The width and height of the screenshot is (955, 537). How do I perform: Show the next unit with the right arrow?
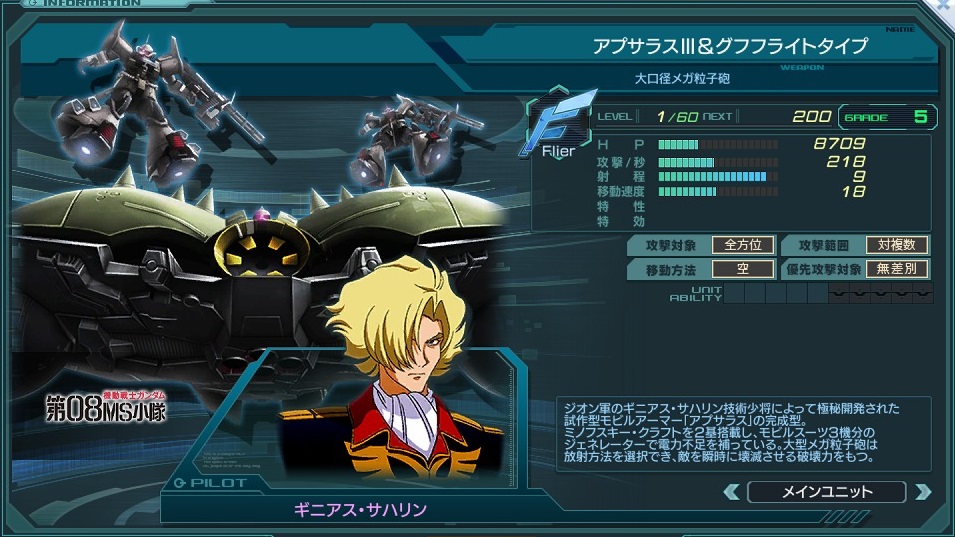click(922, 492)
